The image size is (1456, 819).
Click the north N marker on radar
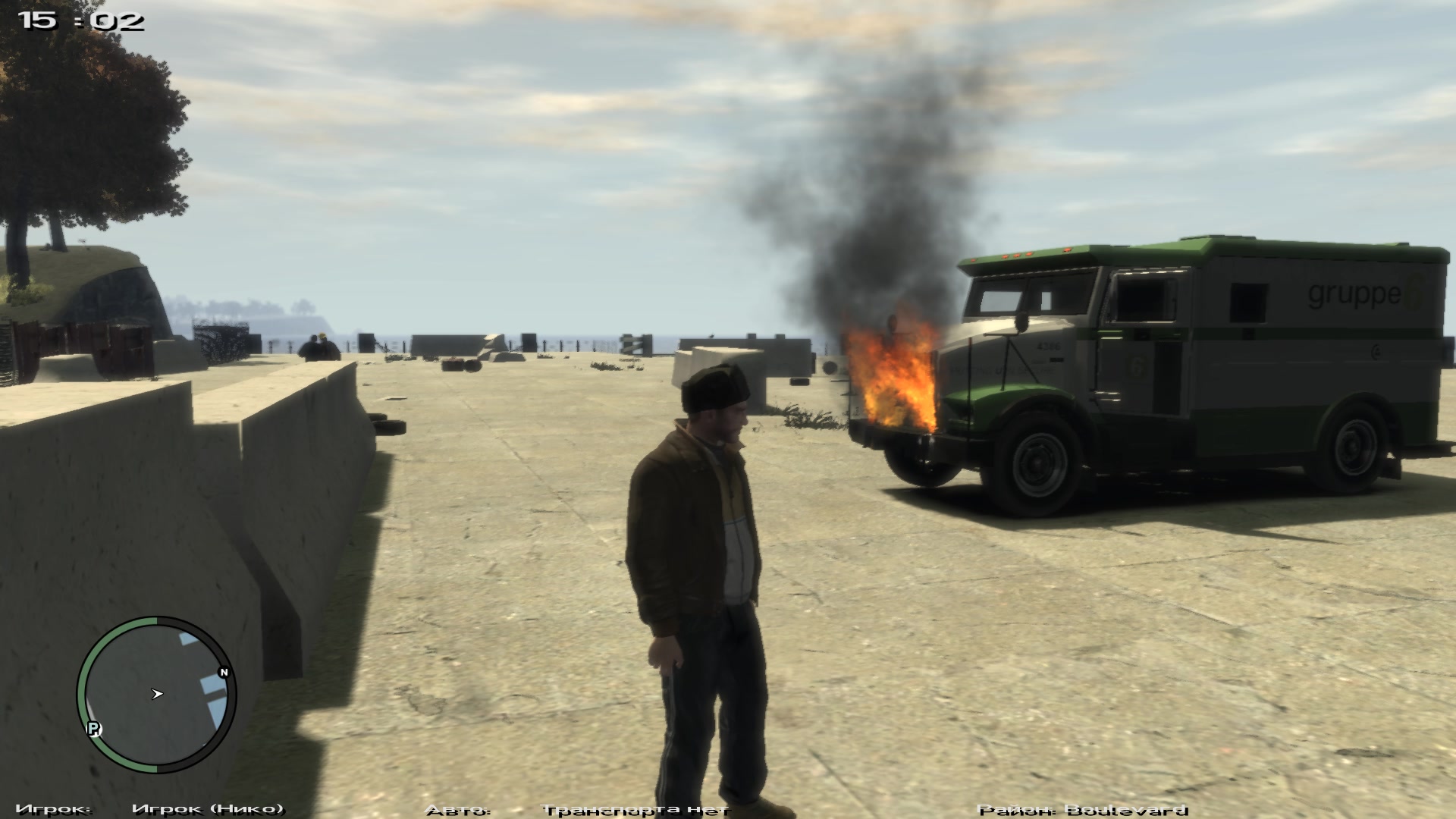tap(224, 673)
